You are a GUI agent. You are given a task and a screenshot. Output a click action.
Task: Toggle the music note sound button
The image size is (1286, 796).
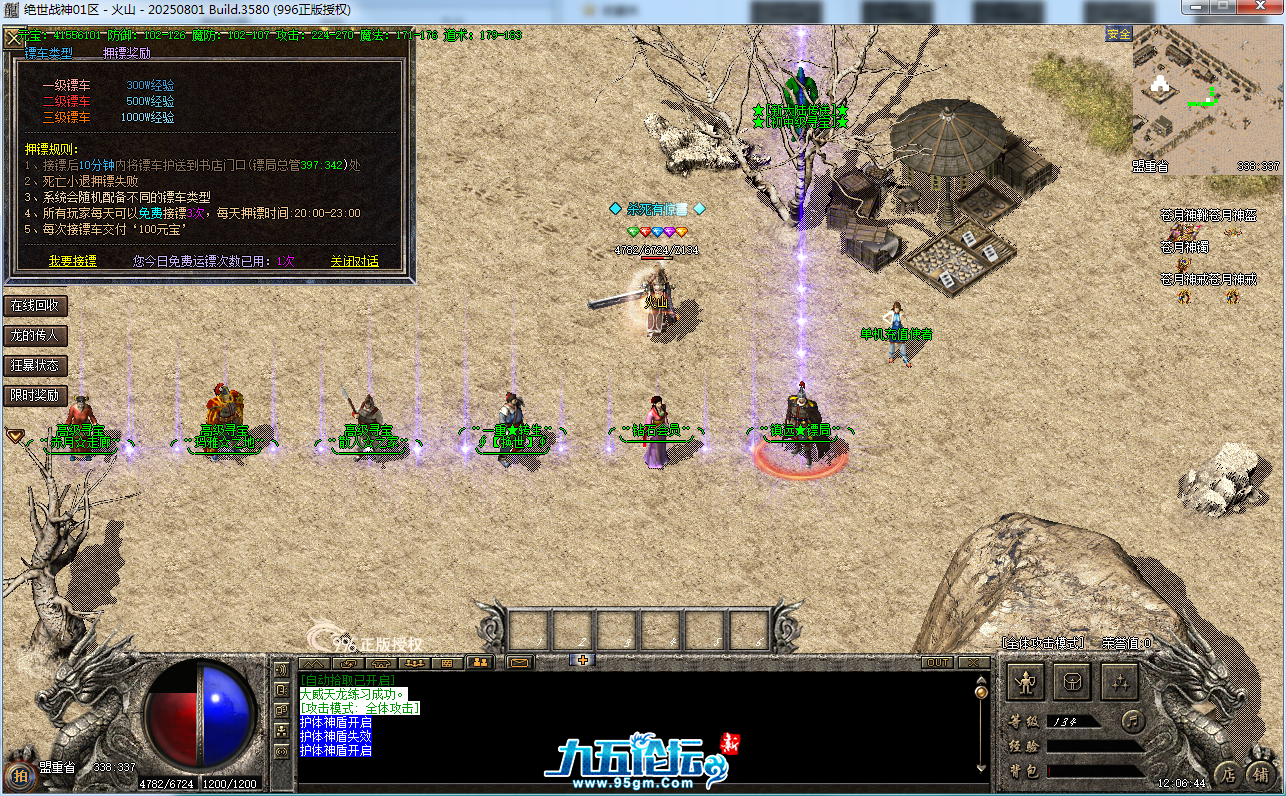pyautogui.click(x=1131, y=719)
